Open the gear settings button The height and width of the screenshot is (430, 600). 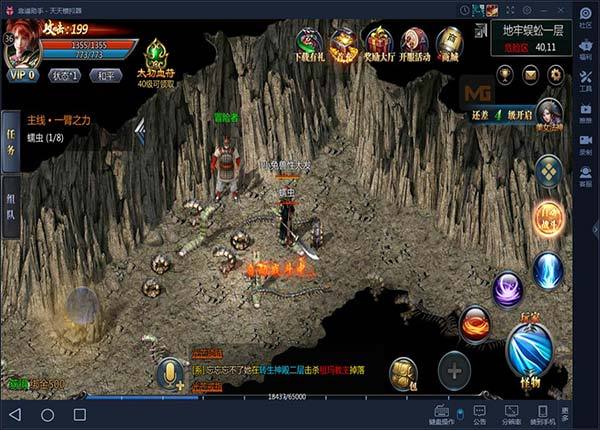click(x=557, y=73)
